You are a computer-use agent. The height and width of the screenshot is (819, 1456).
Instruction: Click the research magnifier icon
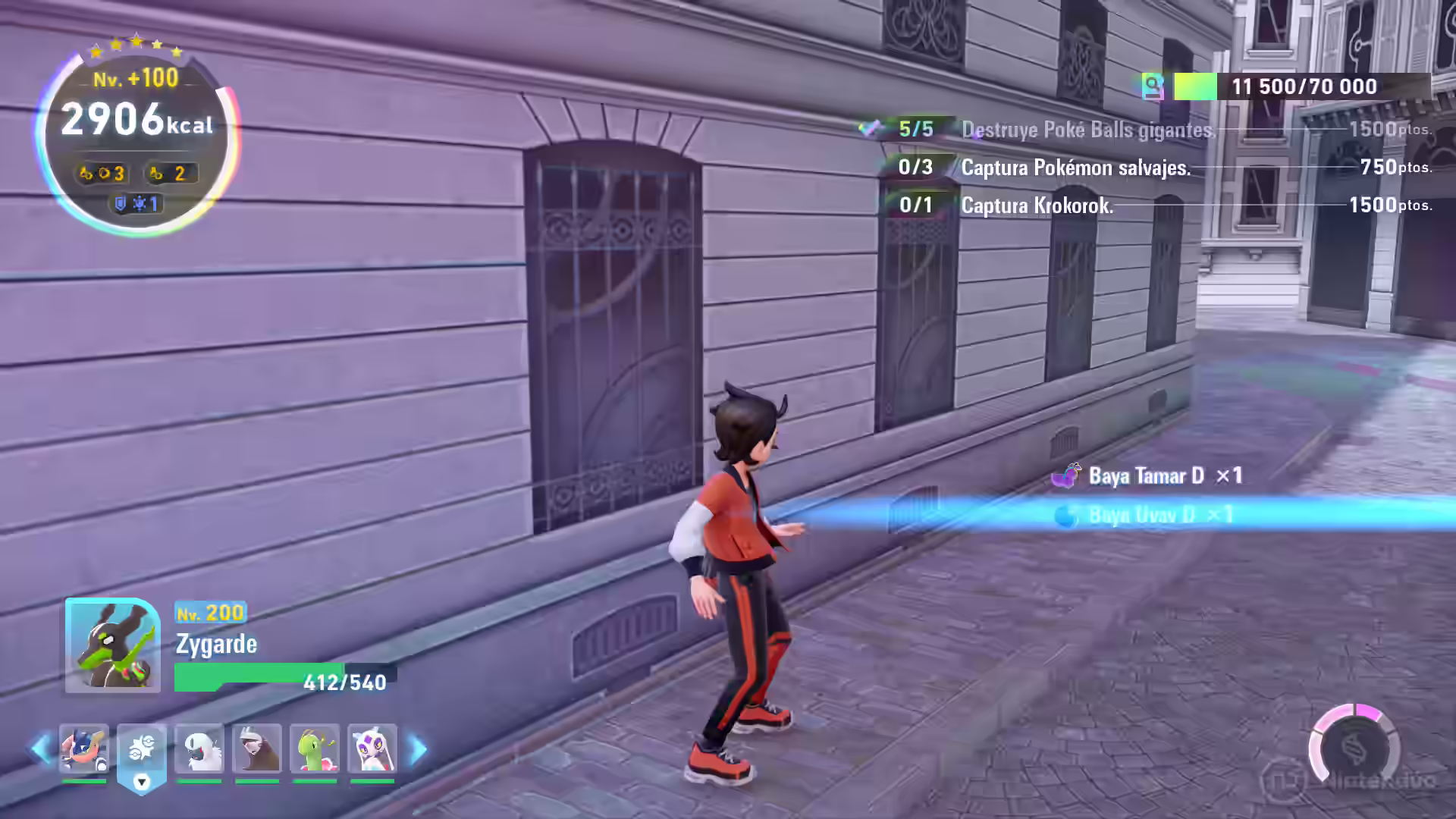pos(1153,86)
